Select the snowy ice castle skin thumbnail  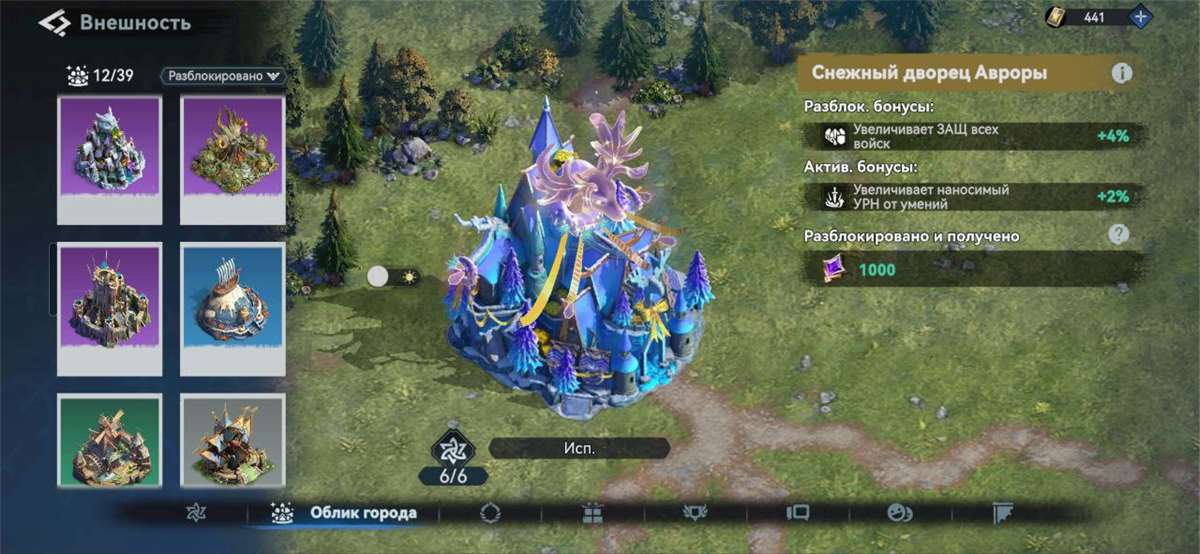coord(110,157)
